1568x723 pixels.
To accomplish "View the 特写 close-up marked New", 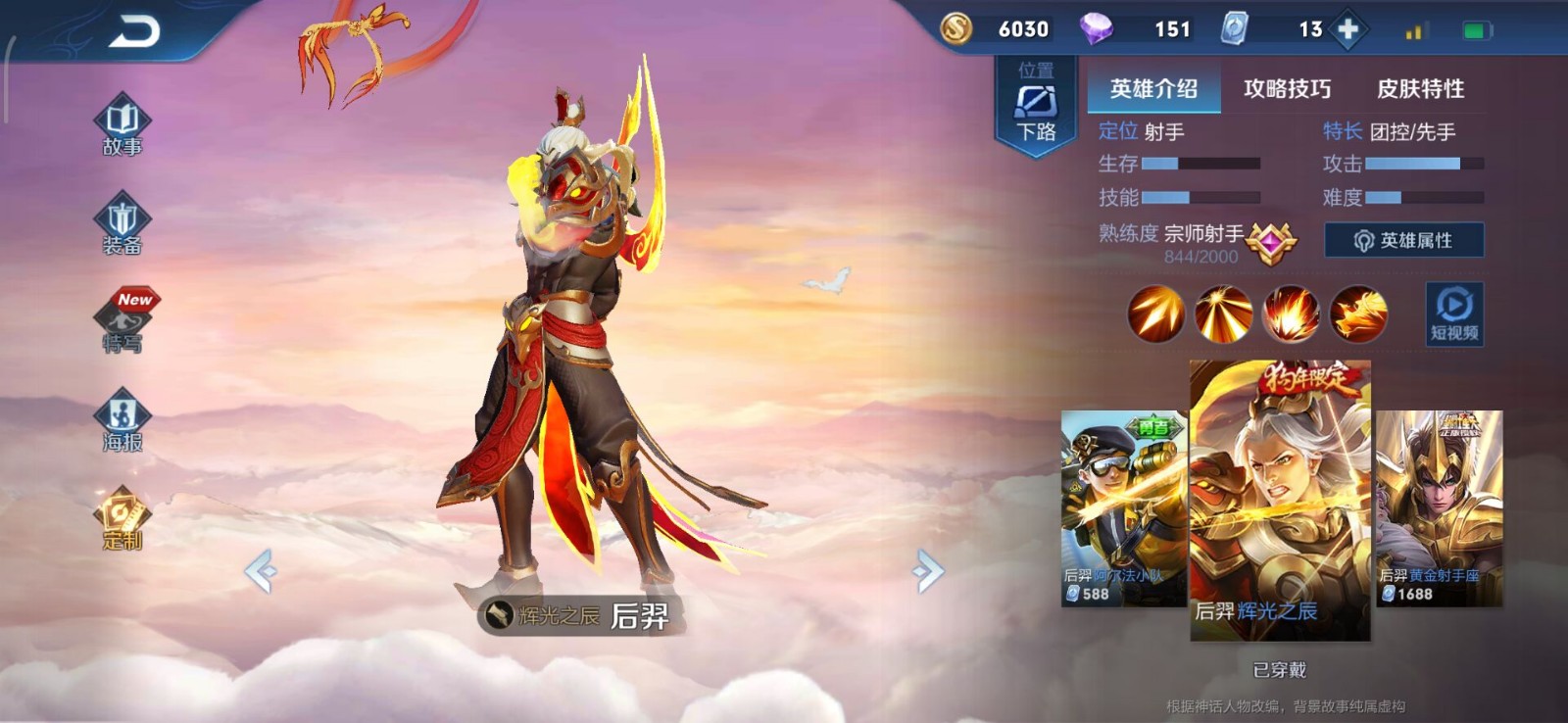I will [124, 322].
